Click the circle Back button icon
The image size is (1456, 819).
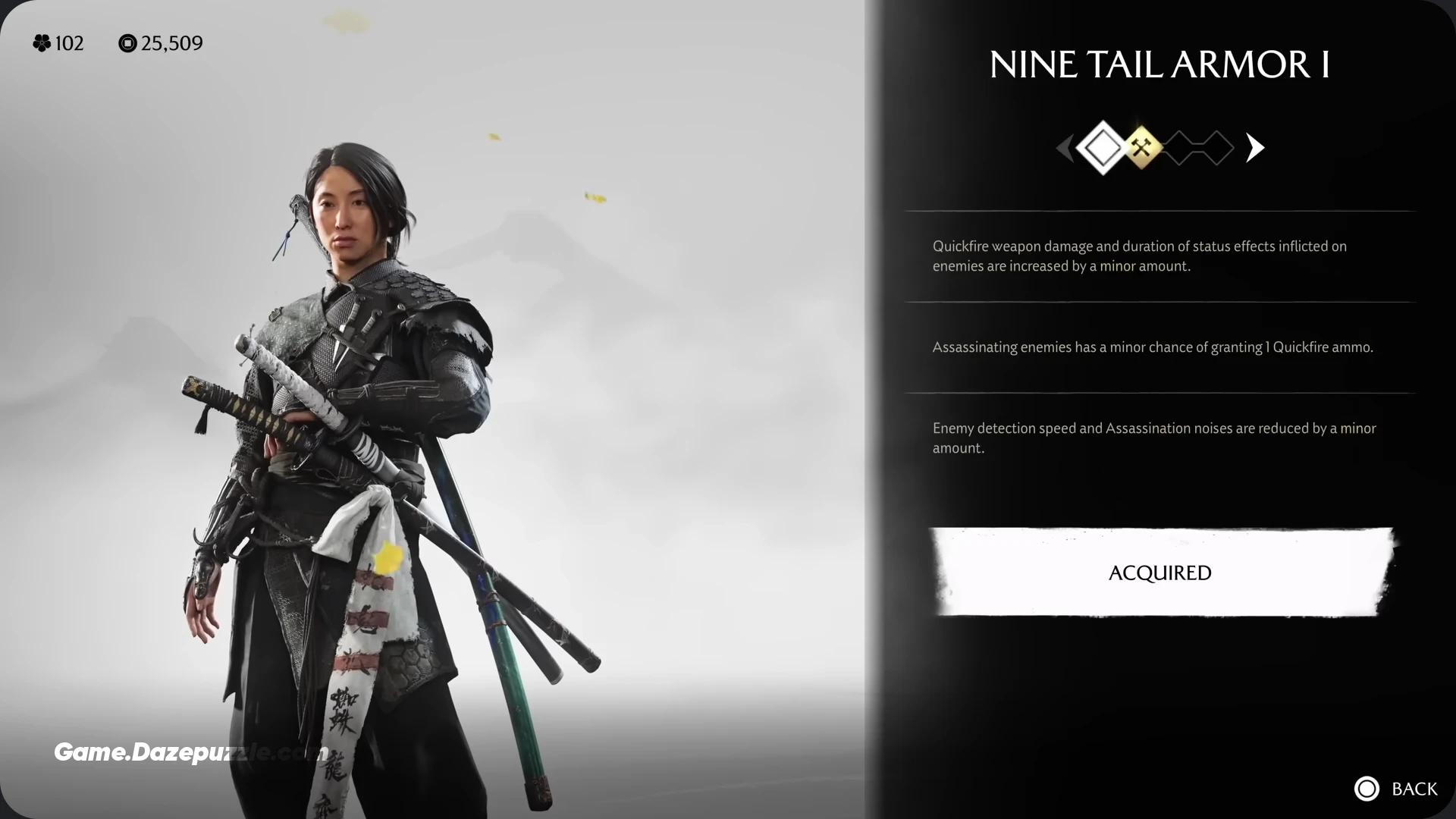tap(1367, 789)
